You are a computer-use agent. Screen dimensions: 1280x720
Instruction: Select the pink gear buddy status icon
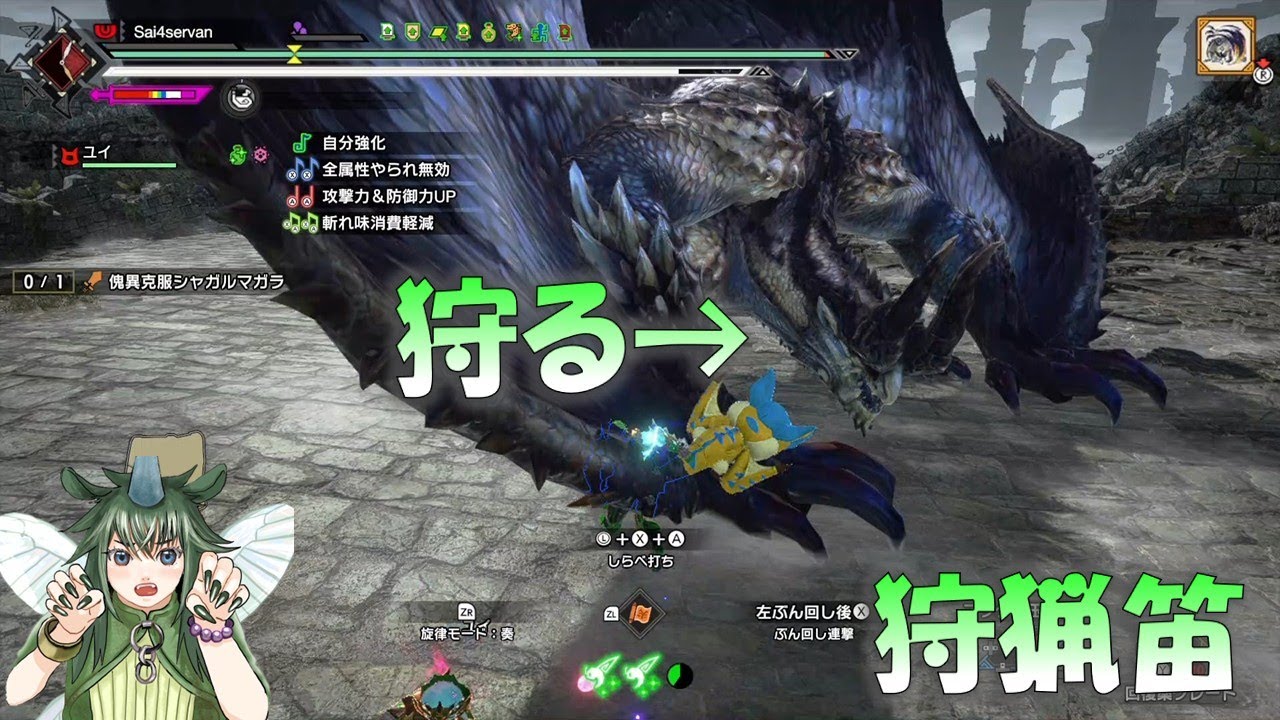(x=261, y=155)
